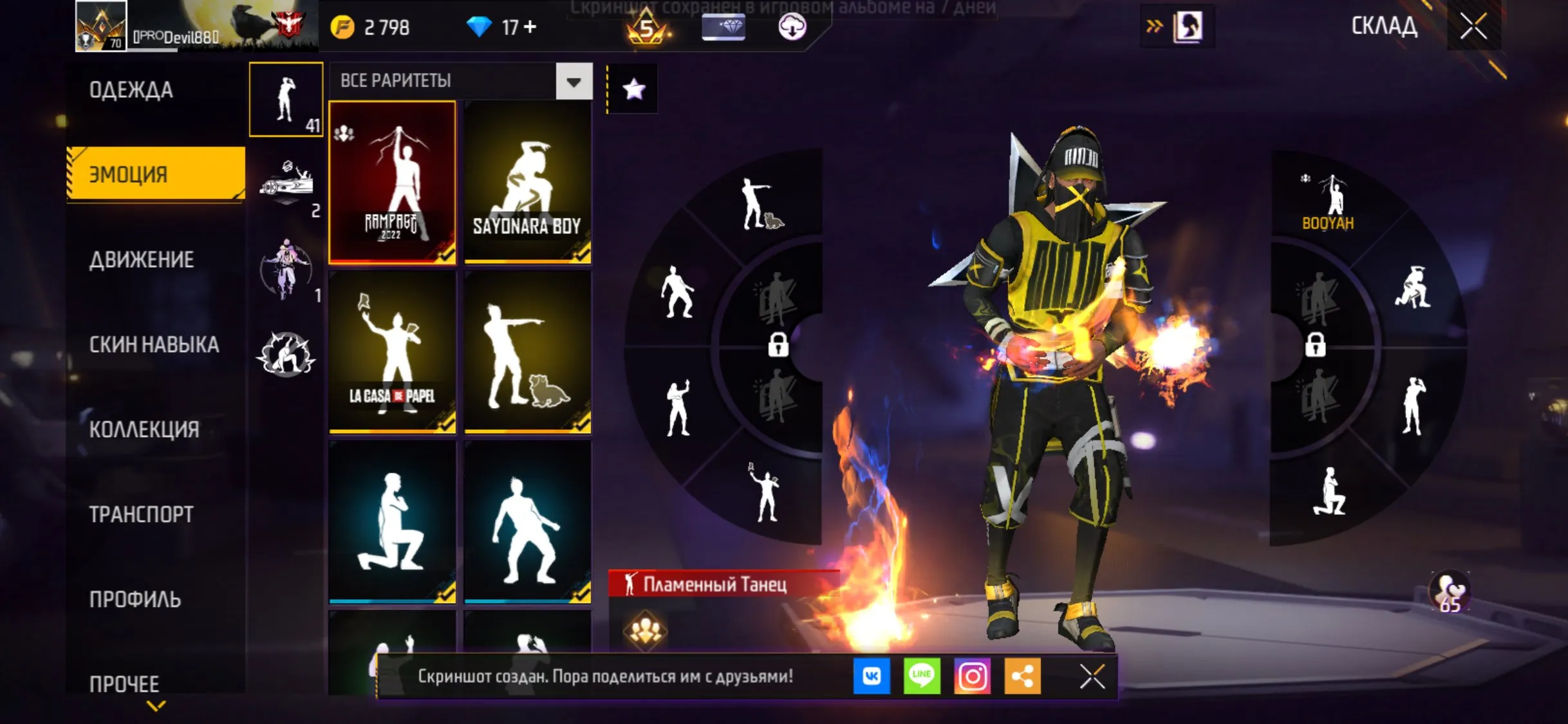Expand the double-chevron panel in the top bar
Image resolution: width=1568 pixels, height=724 pixels.
point(1153,27)
